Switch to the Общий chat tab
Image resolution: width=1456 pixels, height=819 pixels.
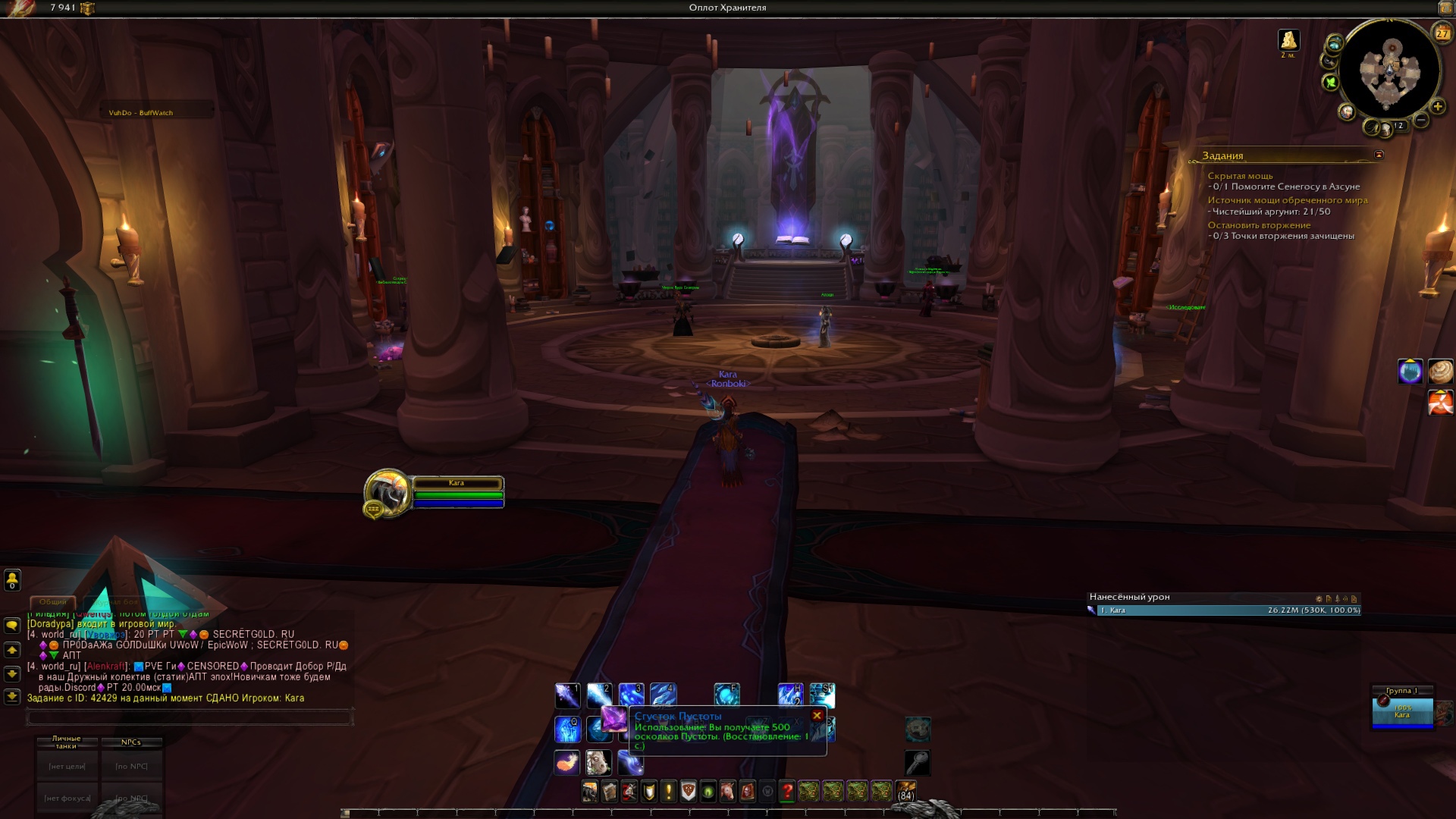pos(53,601)
